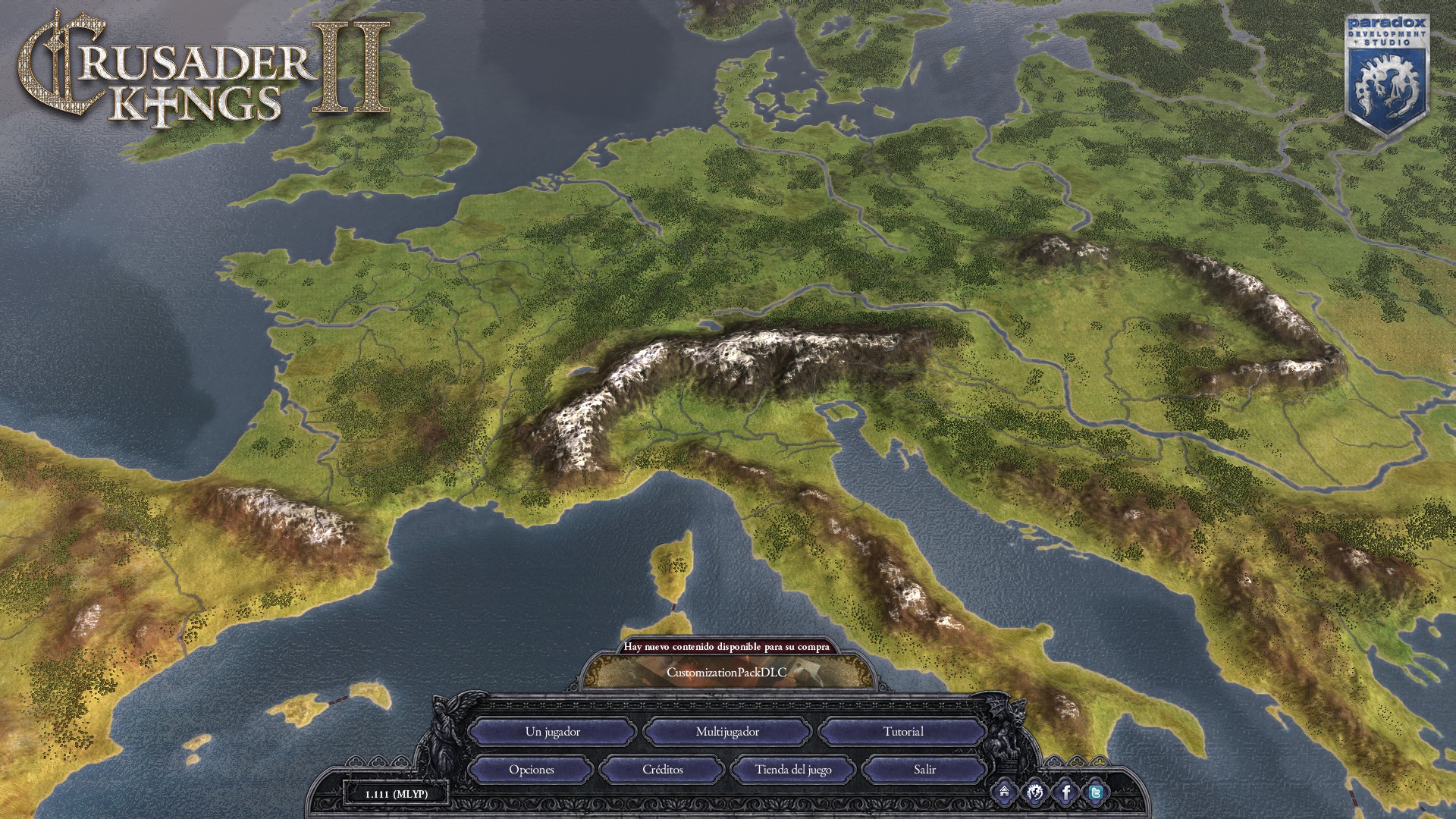Show the Créditos screen
Screen dimensions: 1456x819
pos(662,770)
